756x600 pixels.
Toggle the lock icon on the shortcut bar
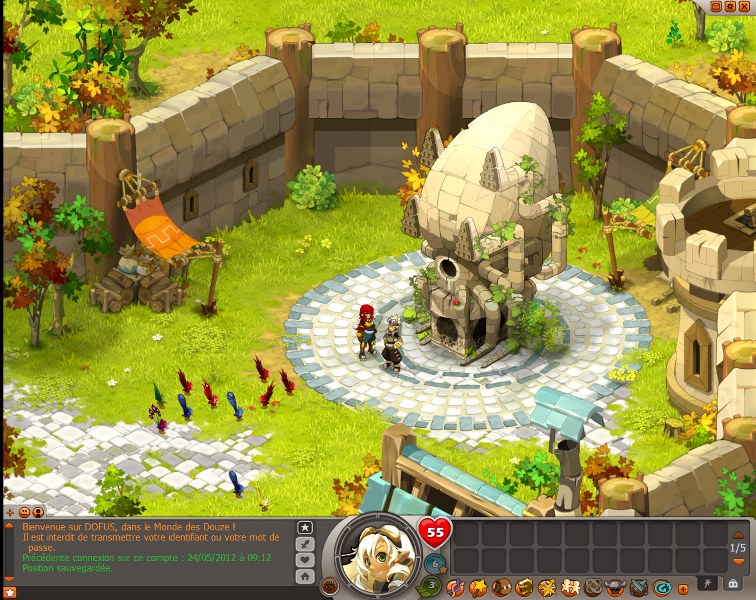pyautogui.click(x=733, y=584)
